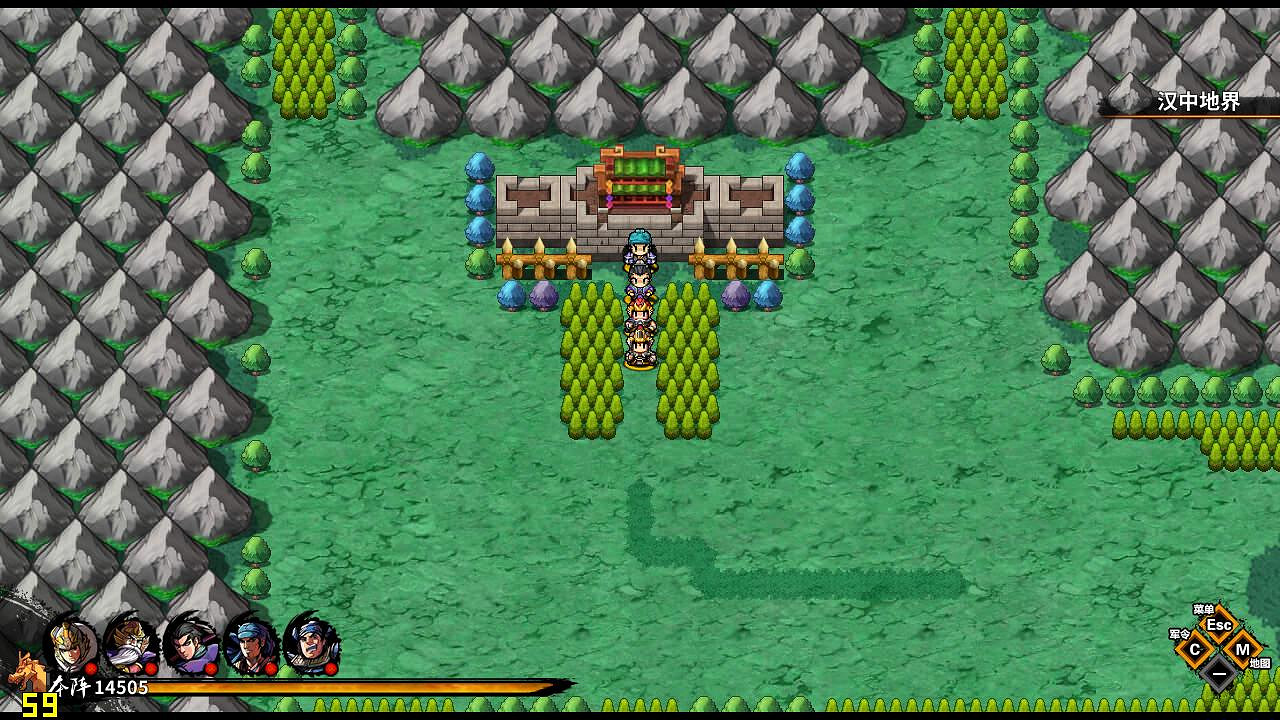Select the white-bearded general's portrait
Image resolution: width=1280 pixels, height=720 pixels.
(x=128, y=645)
